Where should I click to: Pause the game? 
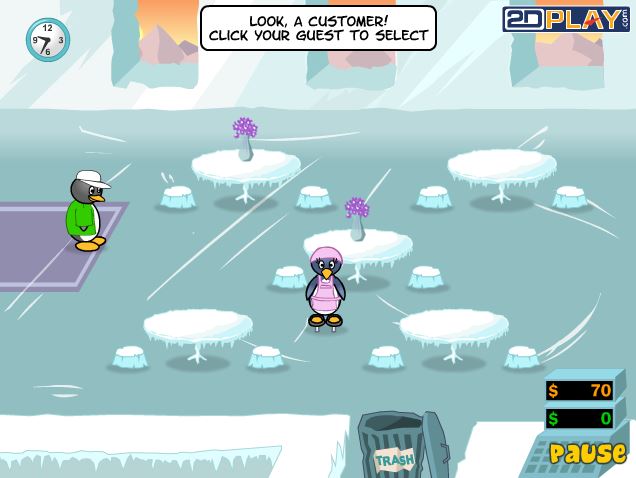587,454
